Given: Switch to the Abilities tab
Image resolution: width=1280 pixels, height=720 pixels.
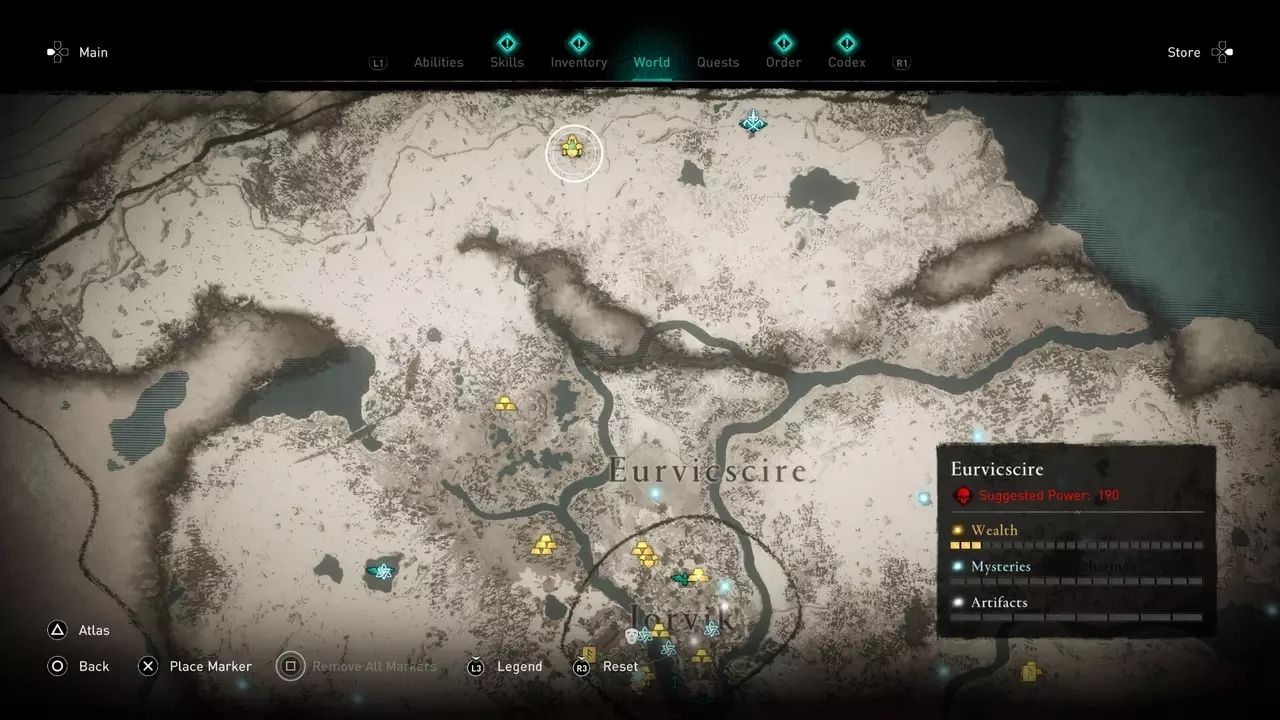Looking at the screenshot, I should point(438,62).
